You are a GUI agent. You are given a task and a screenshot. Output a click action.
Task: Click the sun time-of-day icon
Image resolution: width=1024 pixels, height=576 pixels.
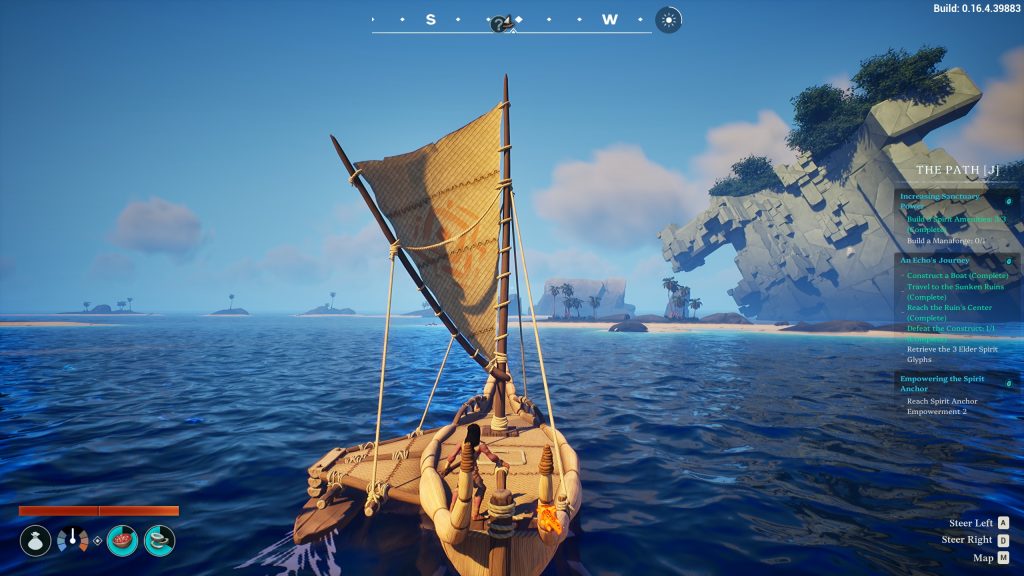668,20
